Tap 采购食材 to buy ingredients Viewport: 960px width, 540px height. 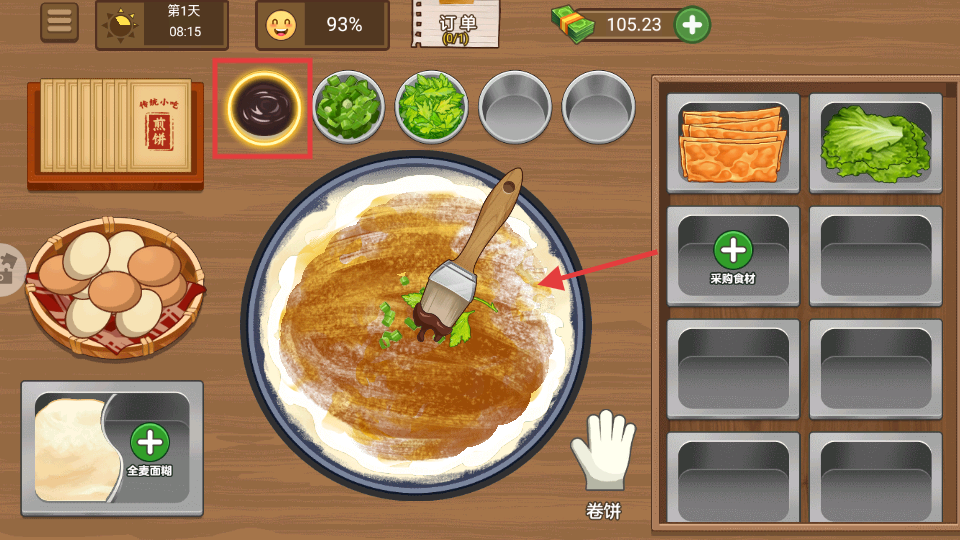pyautogui.click(x=733, y=256)
